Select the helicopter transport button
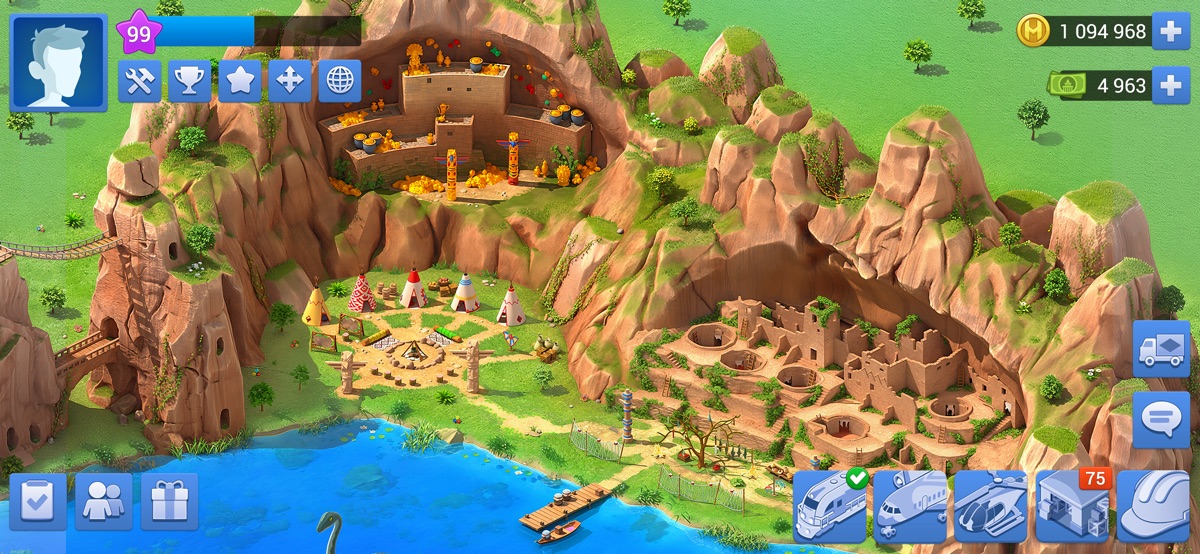Screen dimensions: 1200x554 point(991,506)
